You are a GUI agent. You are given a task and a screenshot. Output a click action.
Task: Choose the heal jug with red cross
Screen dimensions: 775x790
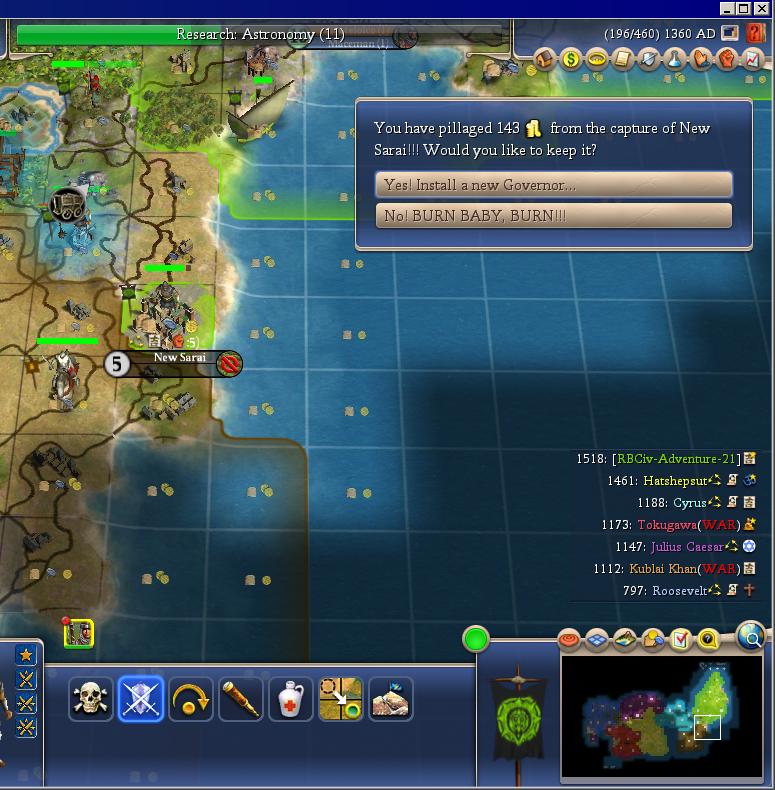click(291, 699)
